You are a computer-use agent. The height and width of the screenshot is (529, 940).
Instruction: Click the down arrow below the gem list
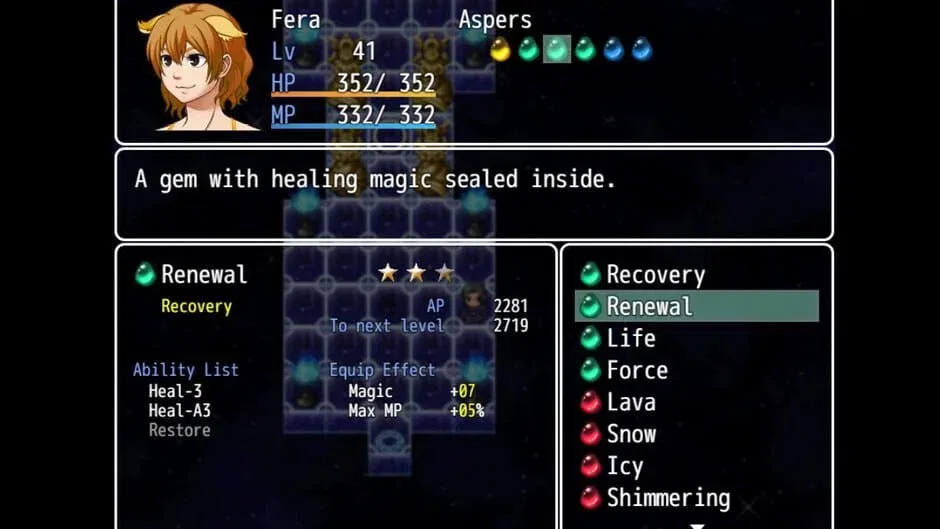pyautogui.click(x=697, y=525)
